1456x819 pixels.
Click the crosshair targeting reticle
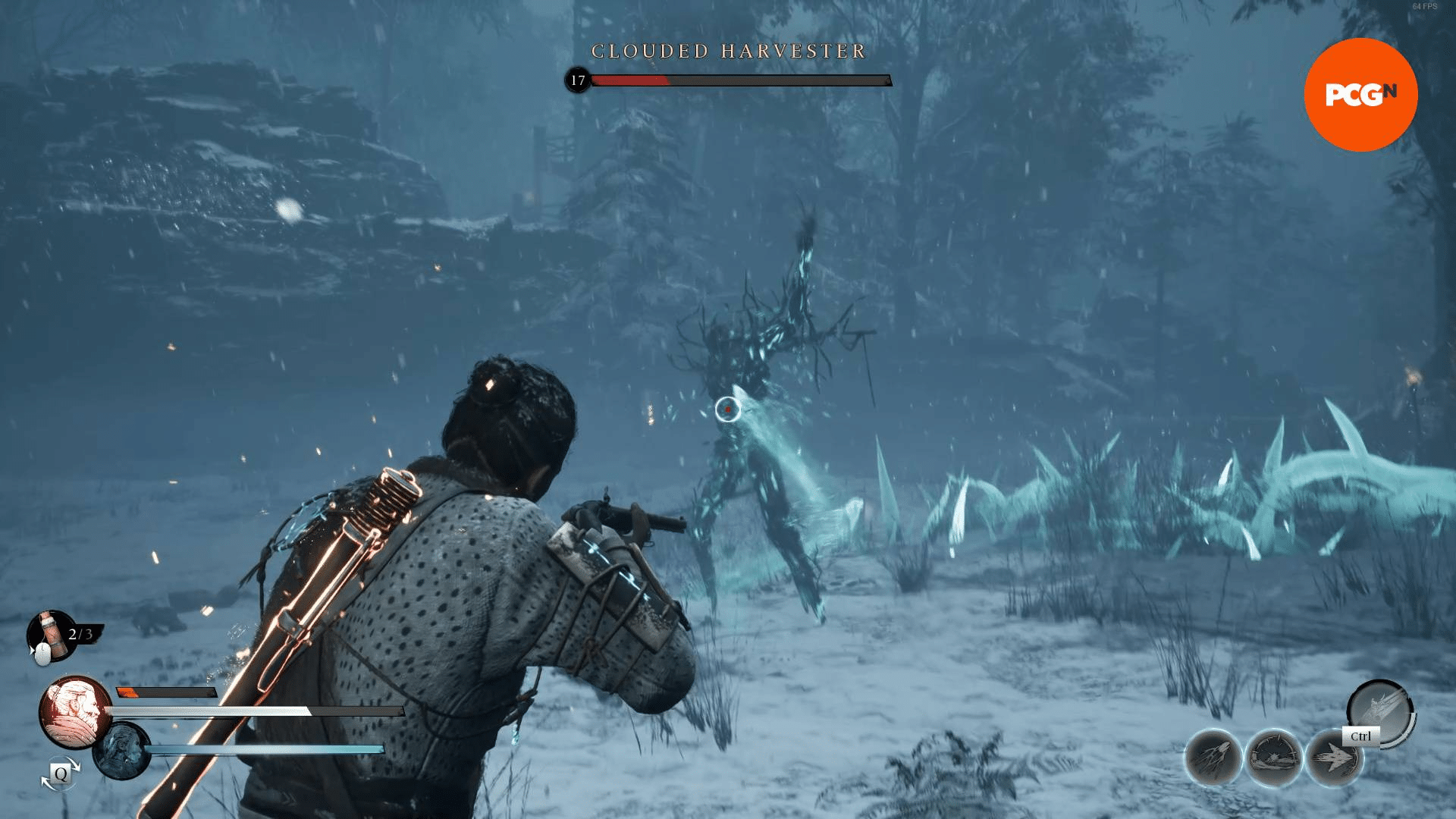[730, 409]
